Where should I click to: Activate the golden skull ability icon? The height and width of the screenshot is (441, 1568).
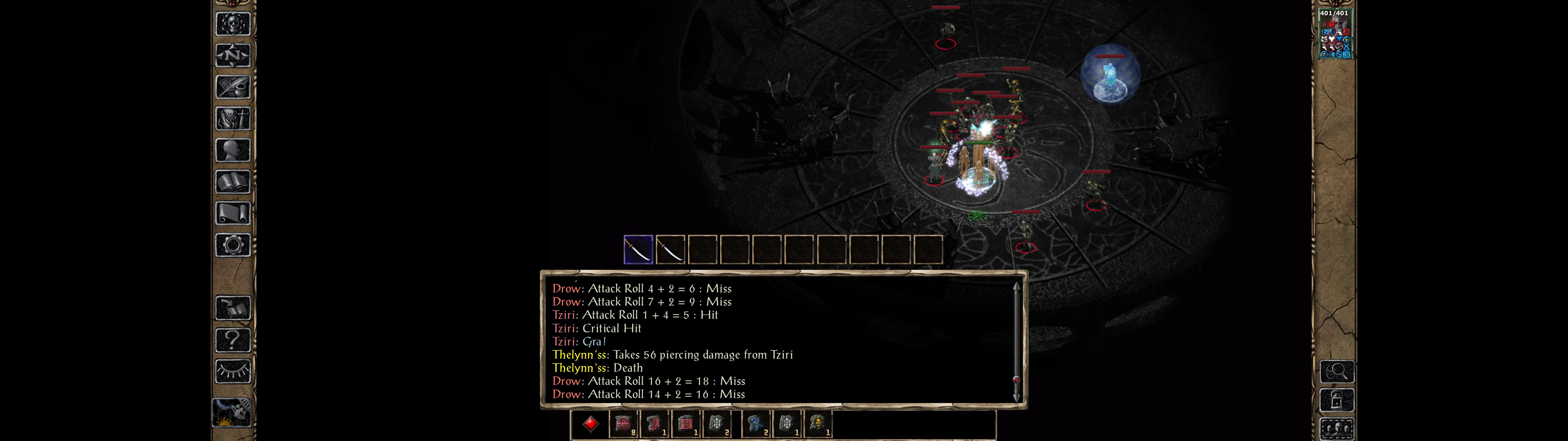click(x=817, y=423)
